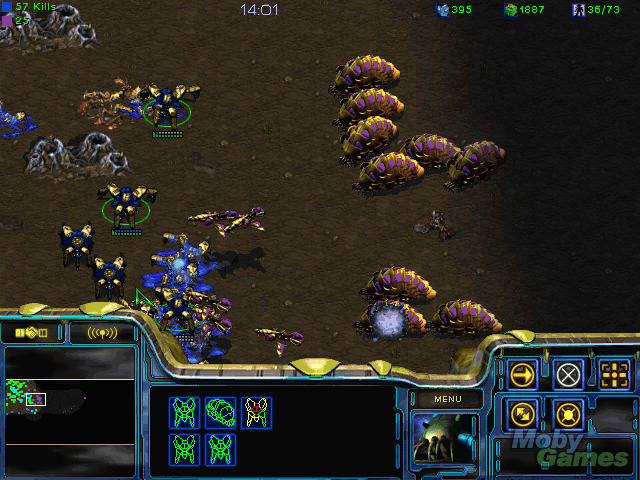This screenshot has height=480, width=640.
Task: Click the selected unit's portrait
Action: click(445, 439)
